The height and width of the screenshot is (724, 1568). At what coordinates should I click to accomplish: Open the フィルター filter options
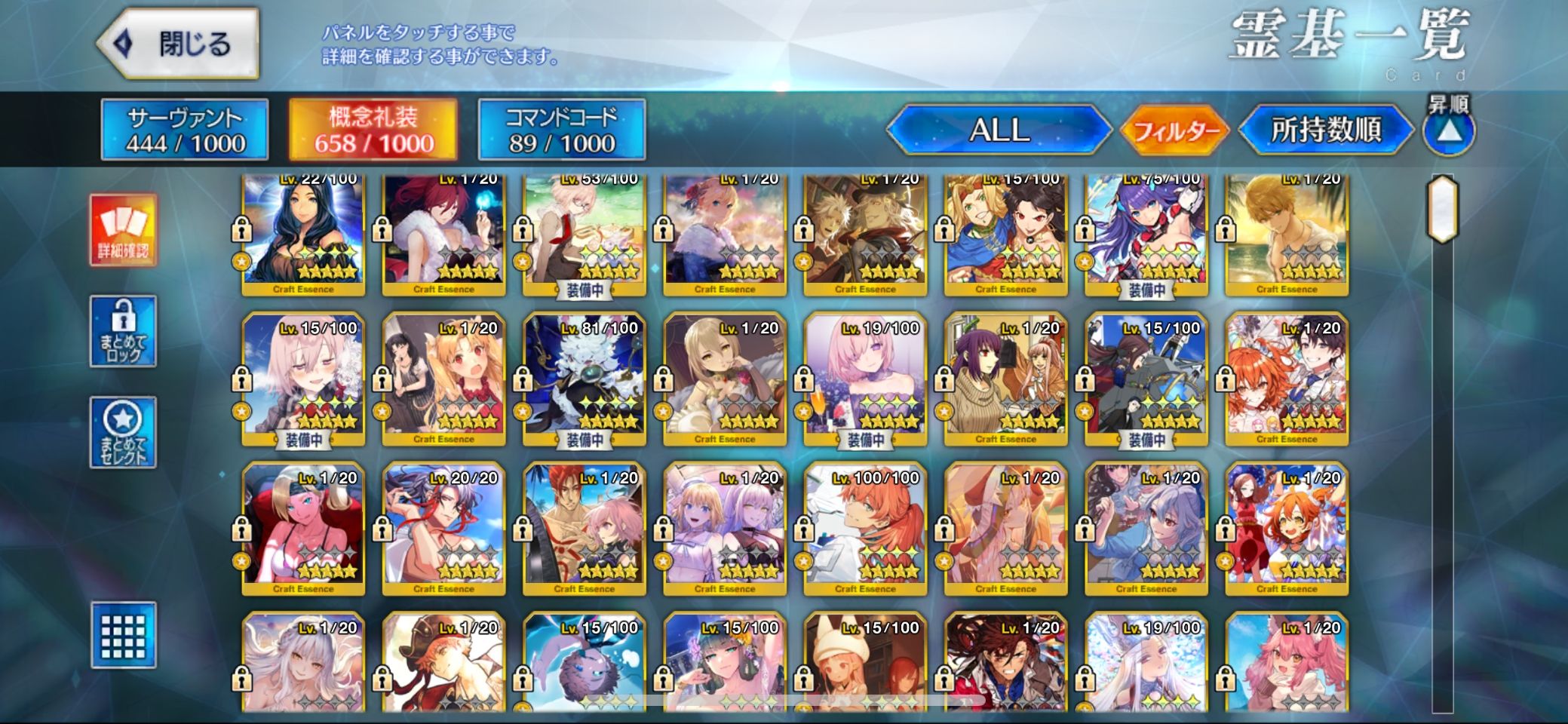[x=1175, y=131]
